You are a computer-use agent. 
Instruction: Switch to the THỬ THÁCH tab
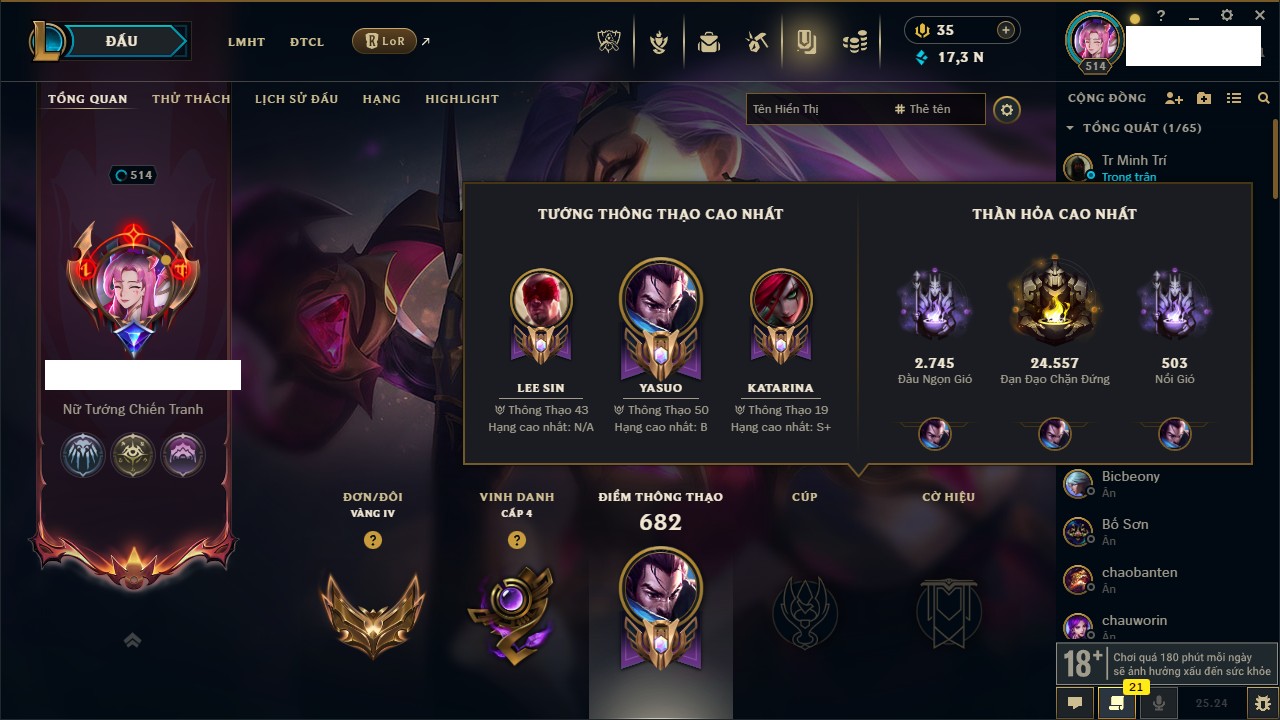tap(191, 99)
